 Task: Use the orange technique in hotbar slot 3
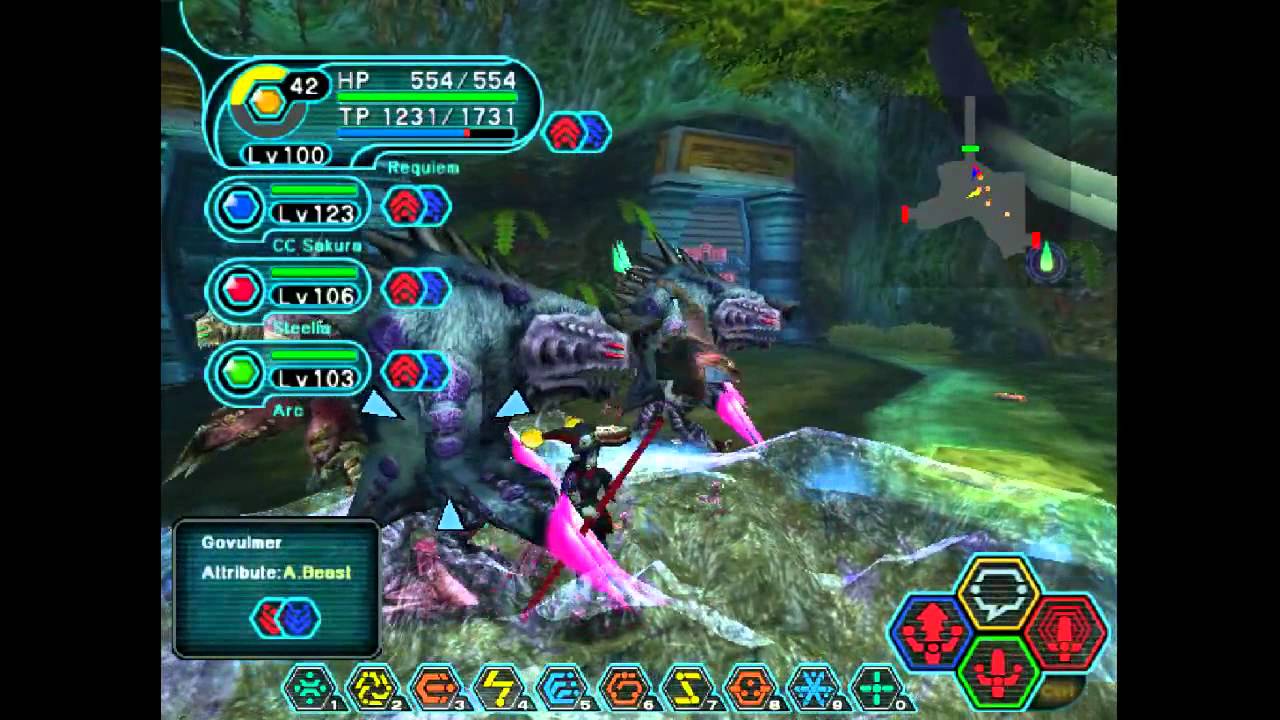[x=435, y=687]
